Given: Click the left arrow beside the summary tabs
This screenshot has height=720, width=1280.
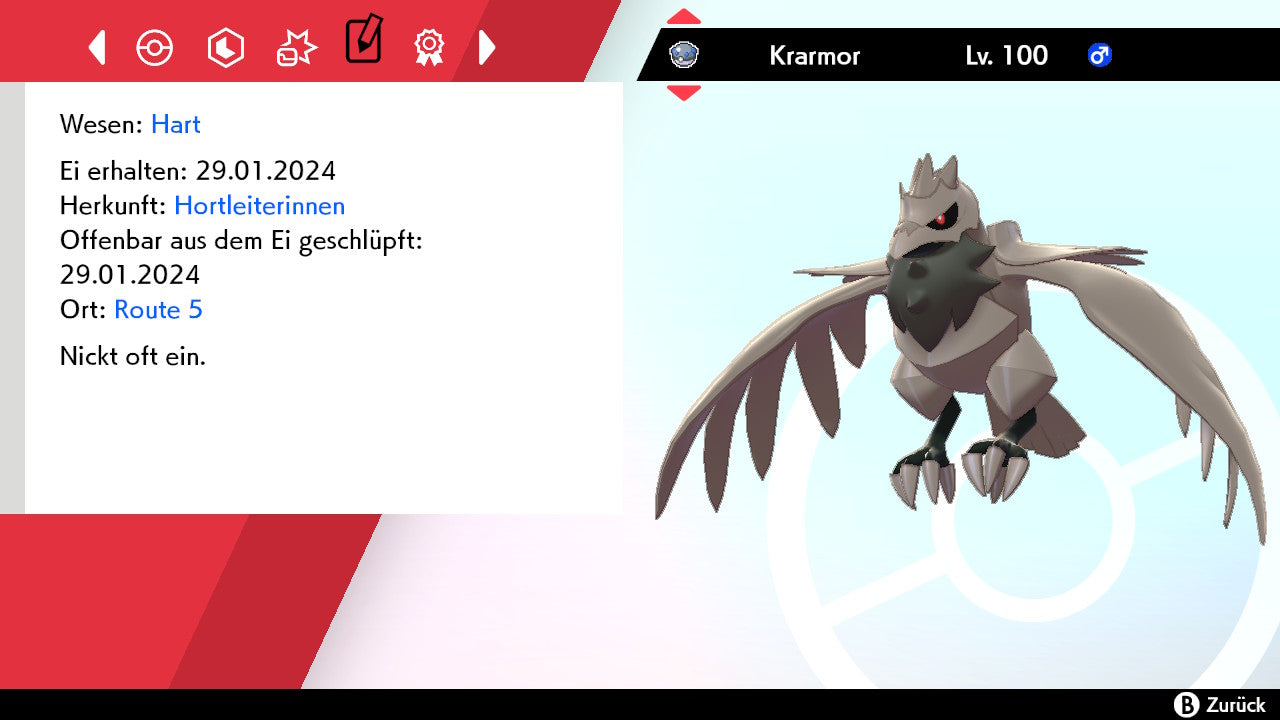Looking at the screenshot, I should tap(97, 47).
